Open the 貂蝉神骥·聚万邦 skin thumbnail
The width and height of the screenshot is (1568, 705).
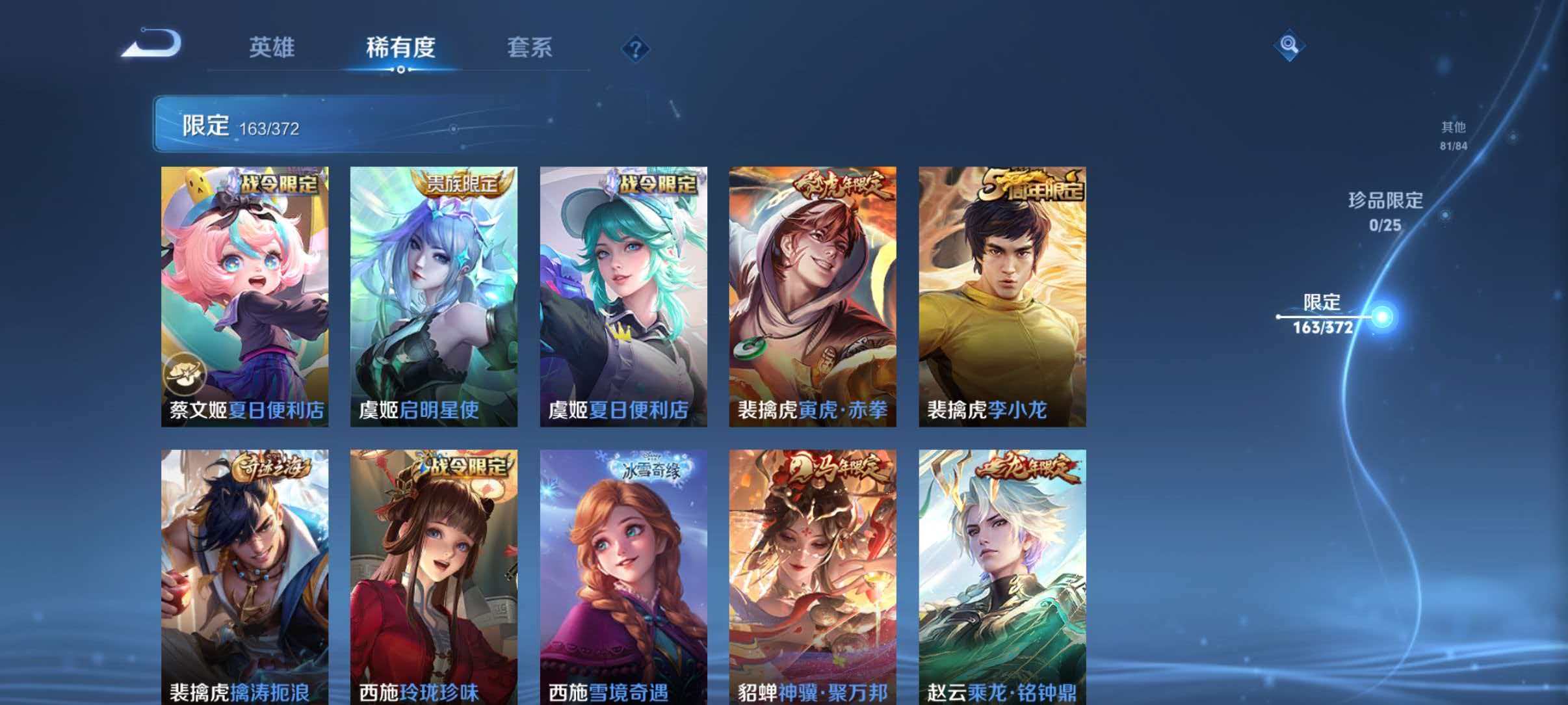pyautogui.click(x=813, y=572)
